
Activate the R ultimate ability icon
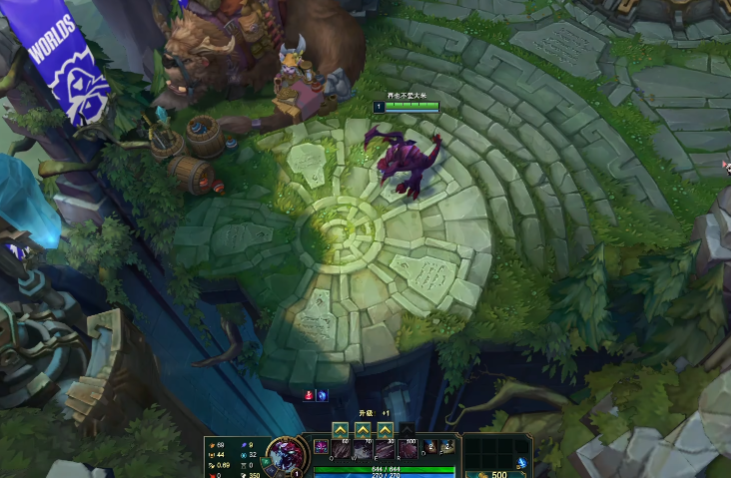click(408, 449)
